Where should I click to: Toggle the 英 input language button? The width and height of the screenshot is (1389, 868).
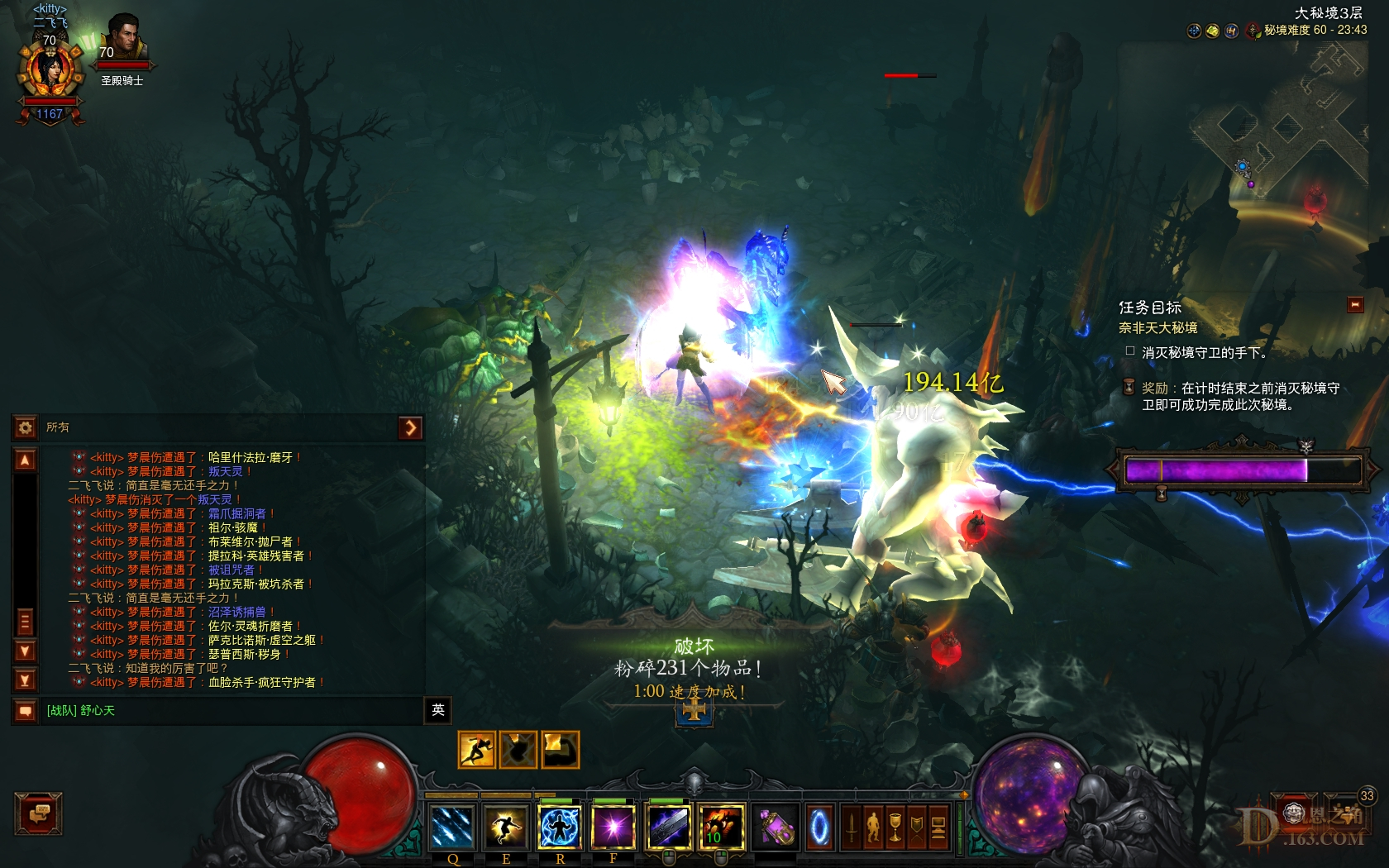click(438, 711)
